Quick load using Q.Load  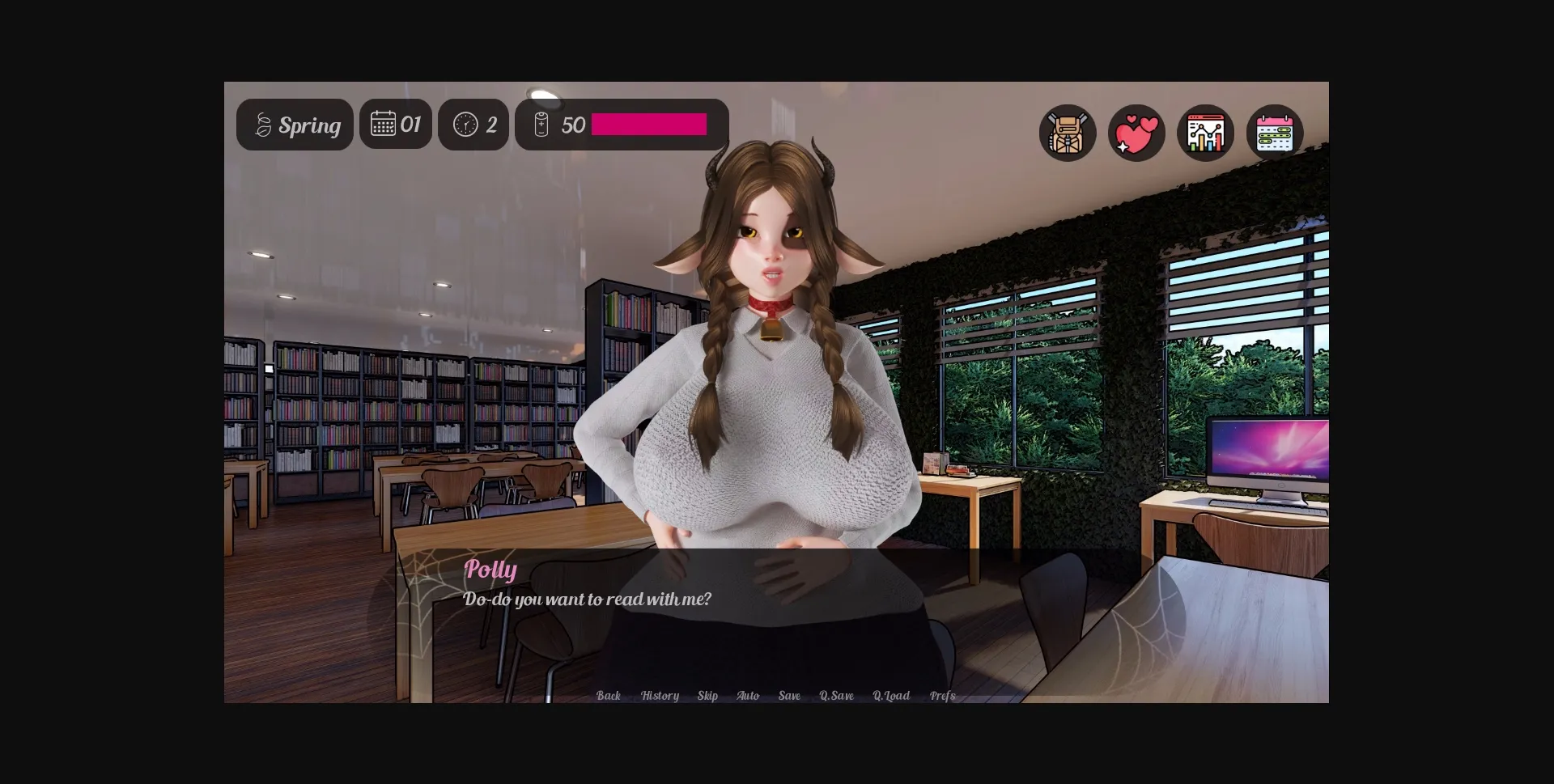click(891, 696)
